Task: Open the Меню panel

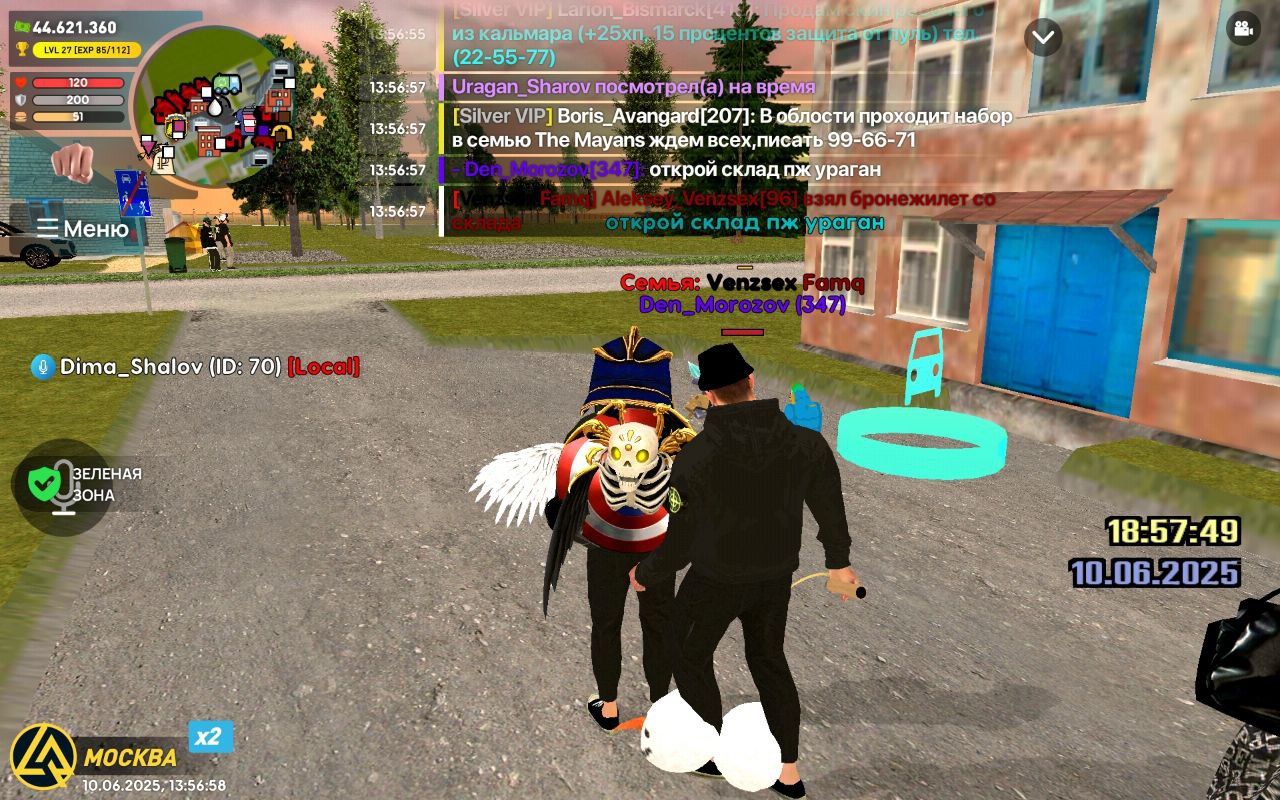Action: tap(82, 226)
